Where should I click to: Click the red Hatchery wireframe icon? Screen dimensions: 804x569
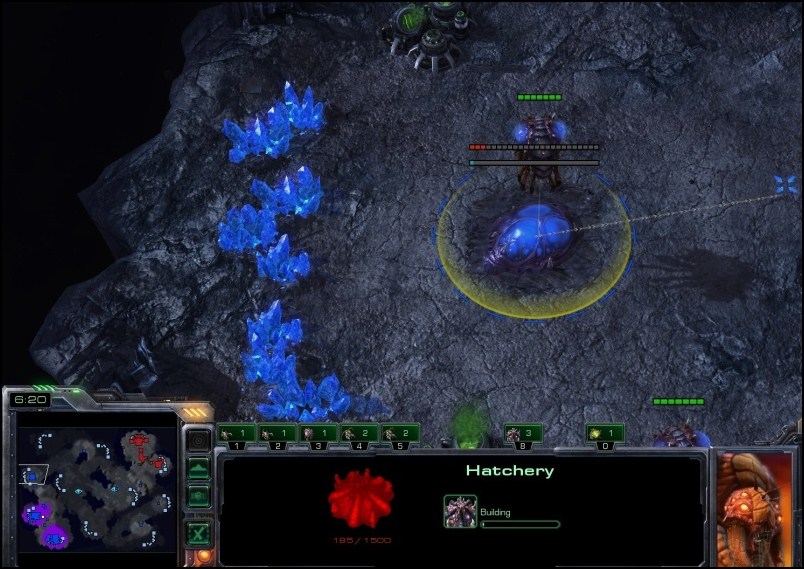pyautogui.click(x=361, y=498)
